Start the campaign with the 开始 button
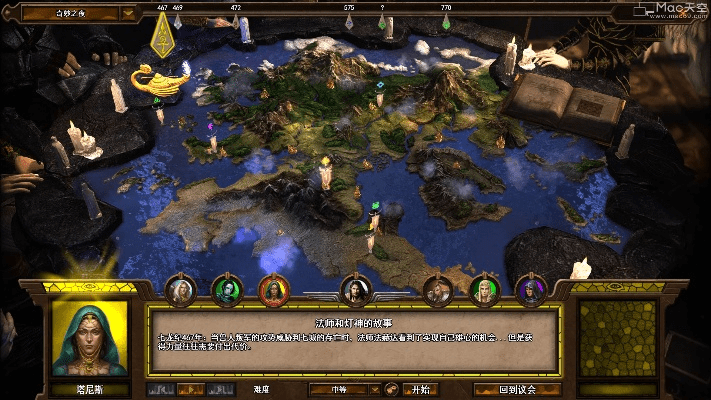The image size is (711, 400). (x=420, y=389)
